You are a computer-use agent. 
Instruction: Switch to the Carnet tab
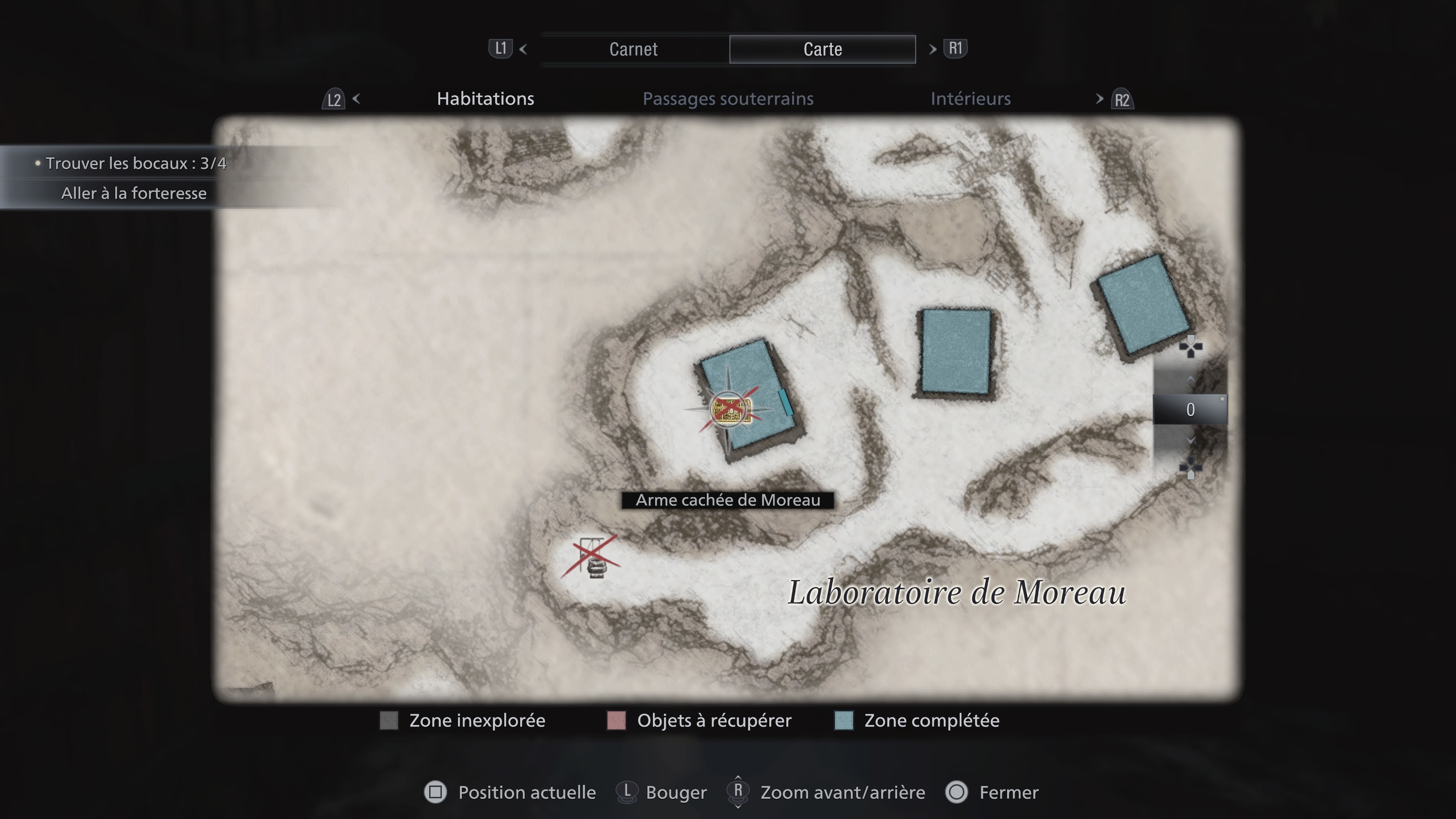point(633,49)
